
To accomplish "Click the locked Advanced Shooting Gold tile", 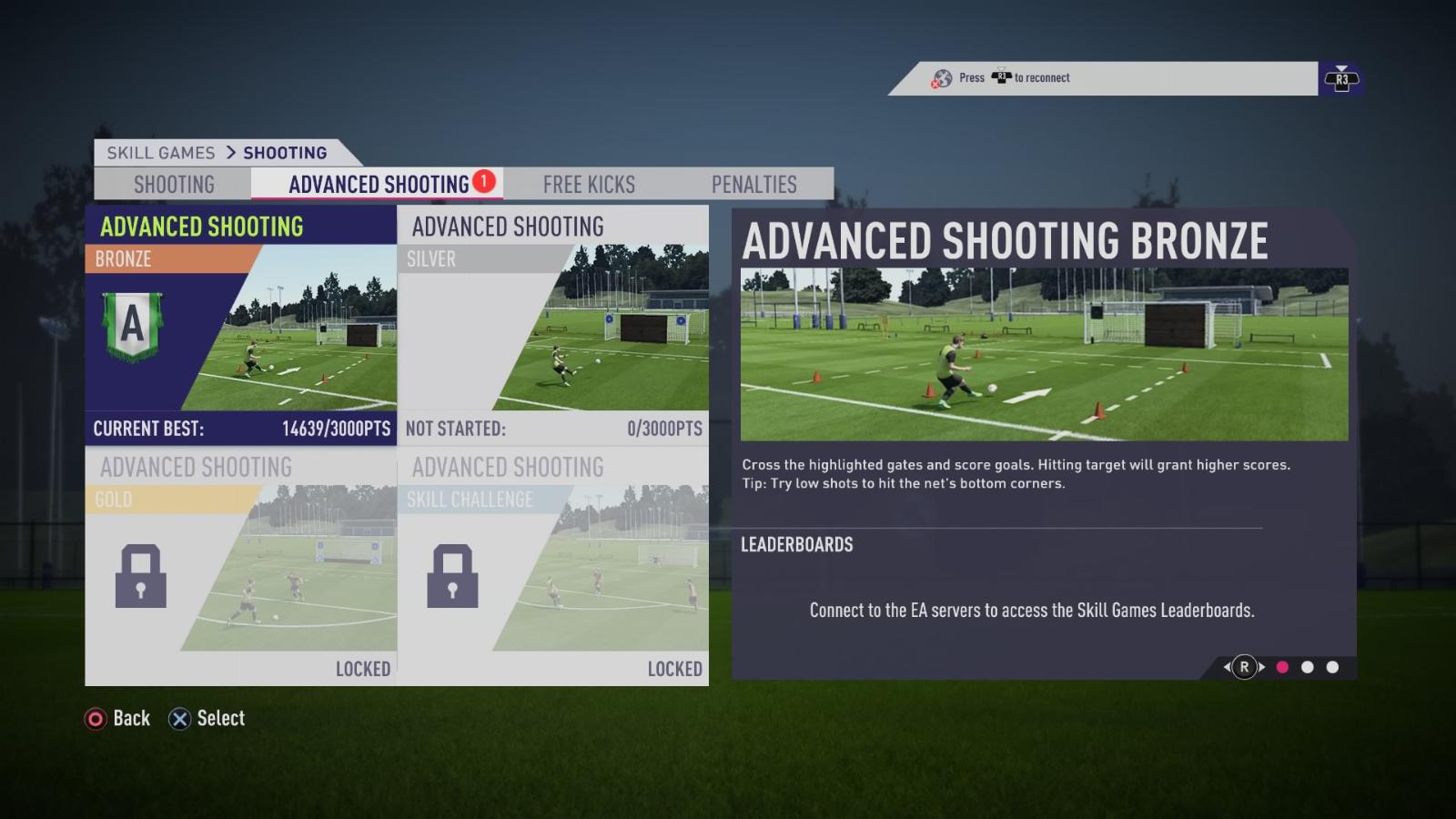I will (240, 567).
